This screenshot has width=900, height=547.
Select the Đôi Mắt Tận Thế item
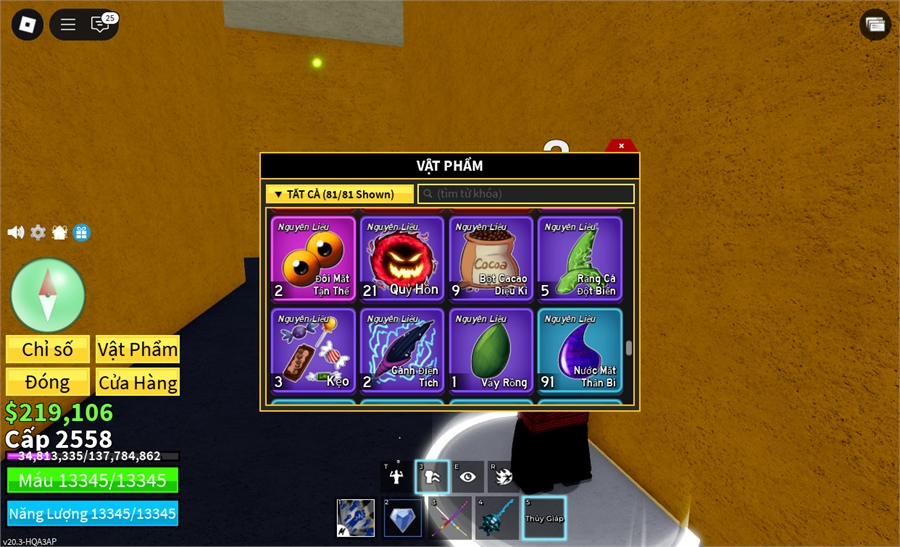point(313,259)
